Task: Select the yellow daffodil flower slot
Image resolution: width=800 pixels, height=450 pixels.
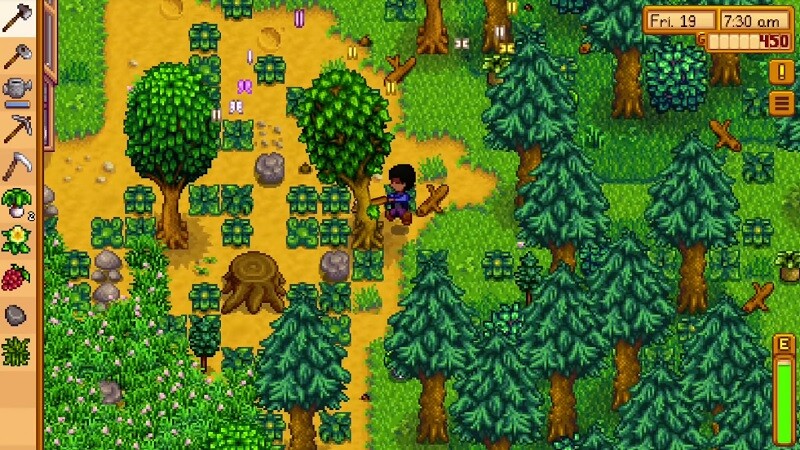Action: (x=17, y=240)
